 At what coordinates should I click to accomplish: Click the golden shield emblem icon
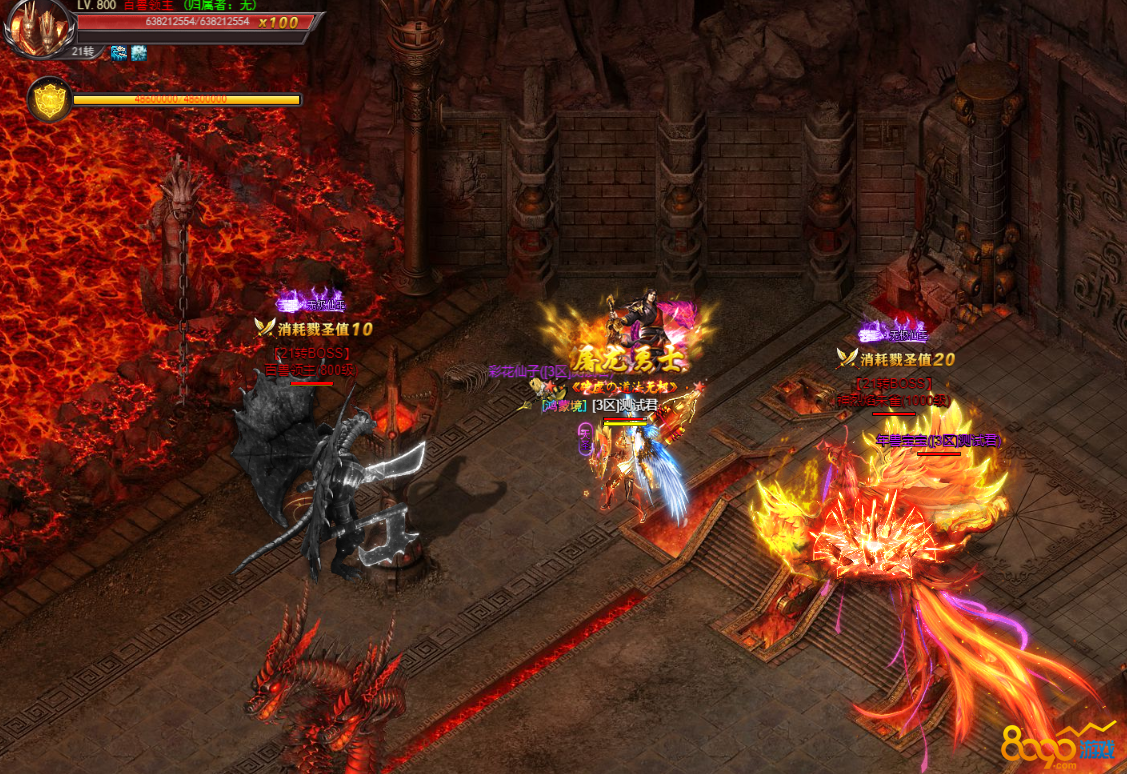(49, 99)
